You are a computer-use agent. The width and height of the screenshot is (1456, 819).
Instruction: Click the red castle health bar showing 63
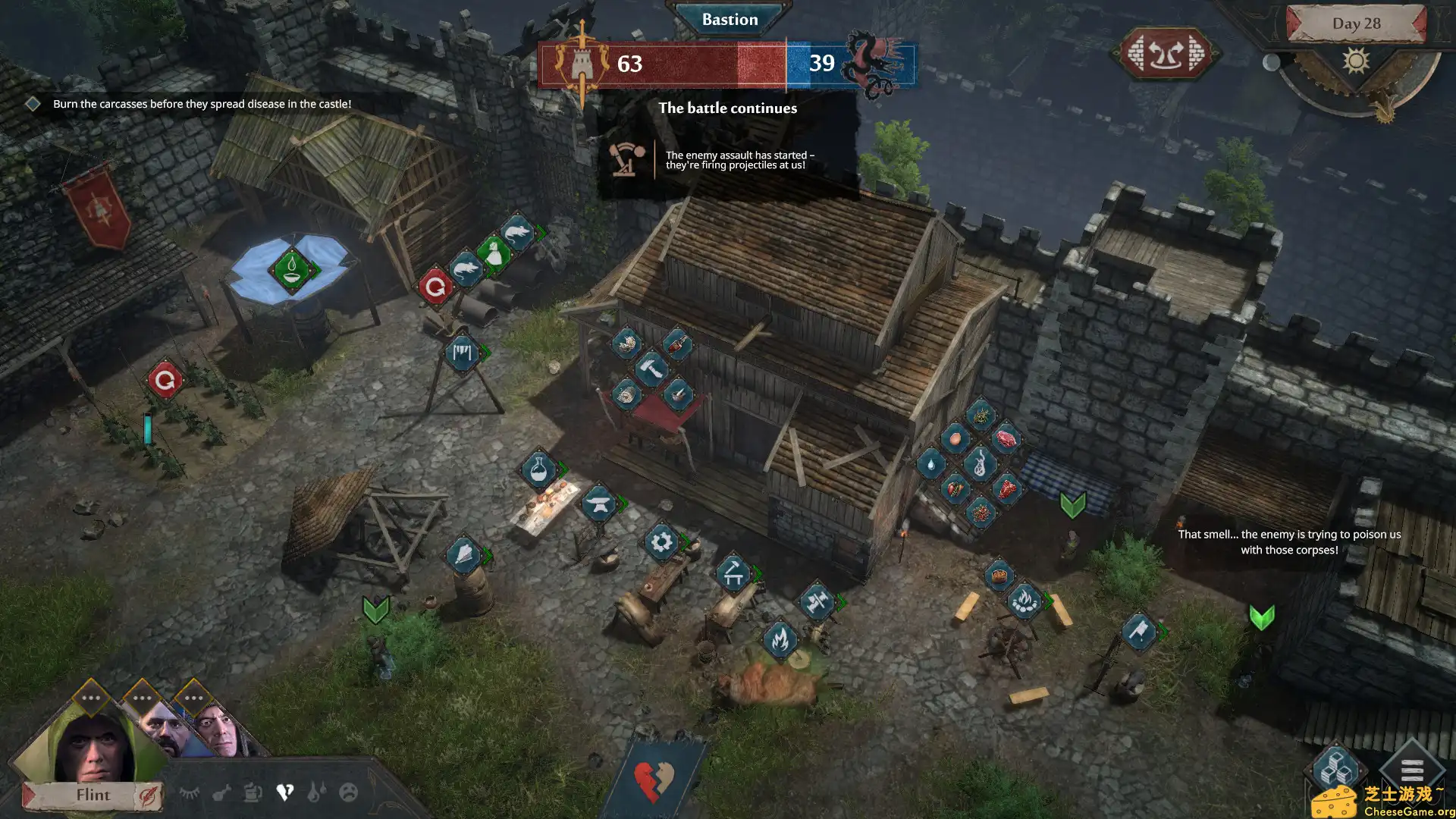point(629,64)
